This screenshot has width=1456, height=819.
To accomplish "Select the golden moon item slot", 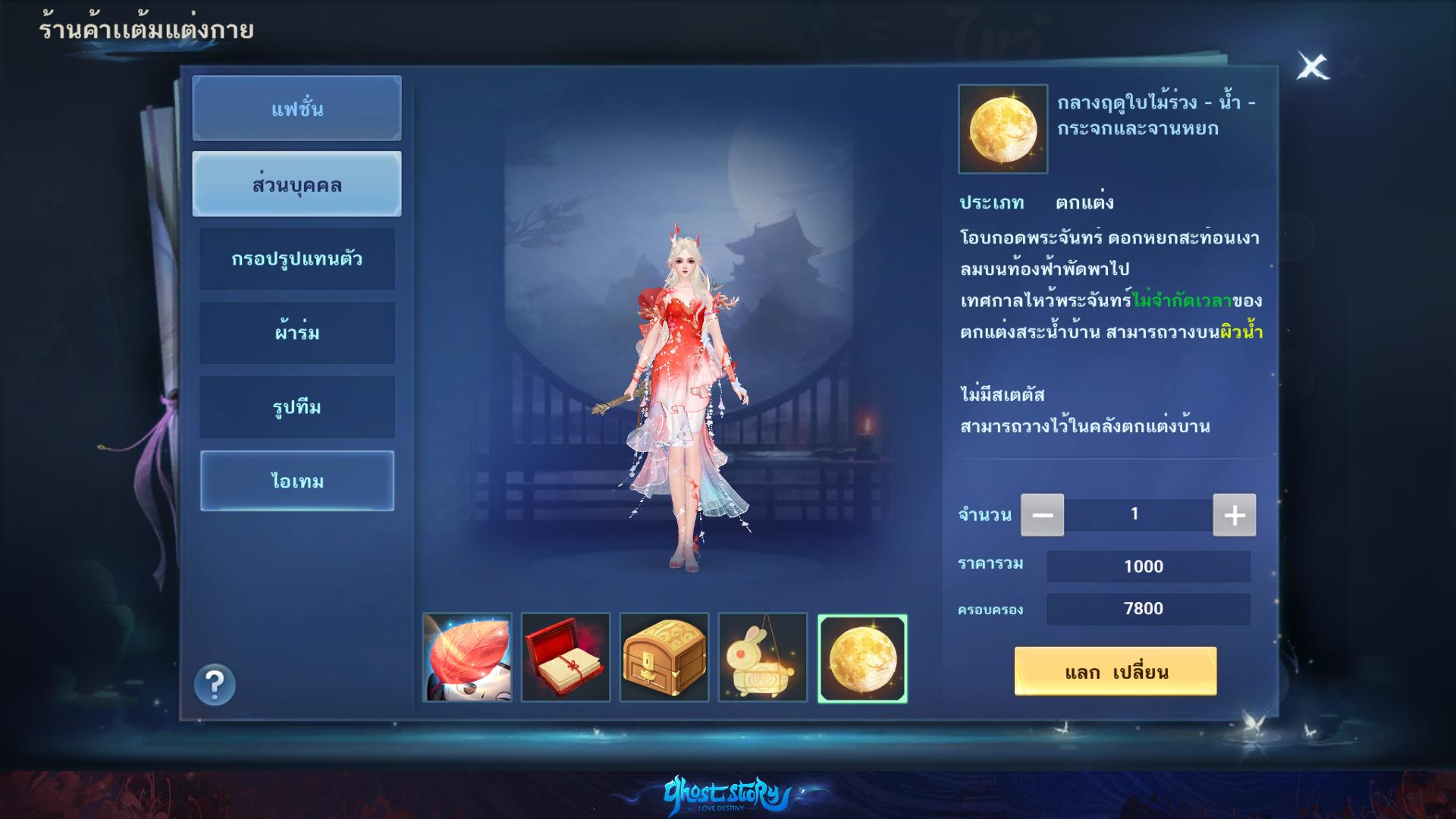I will tap(862, 658).
